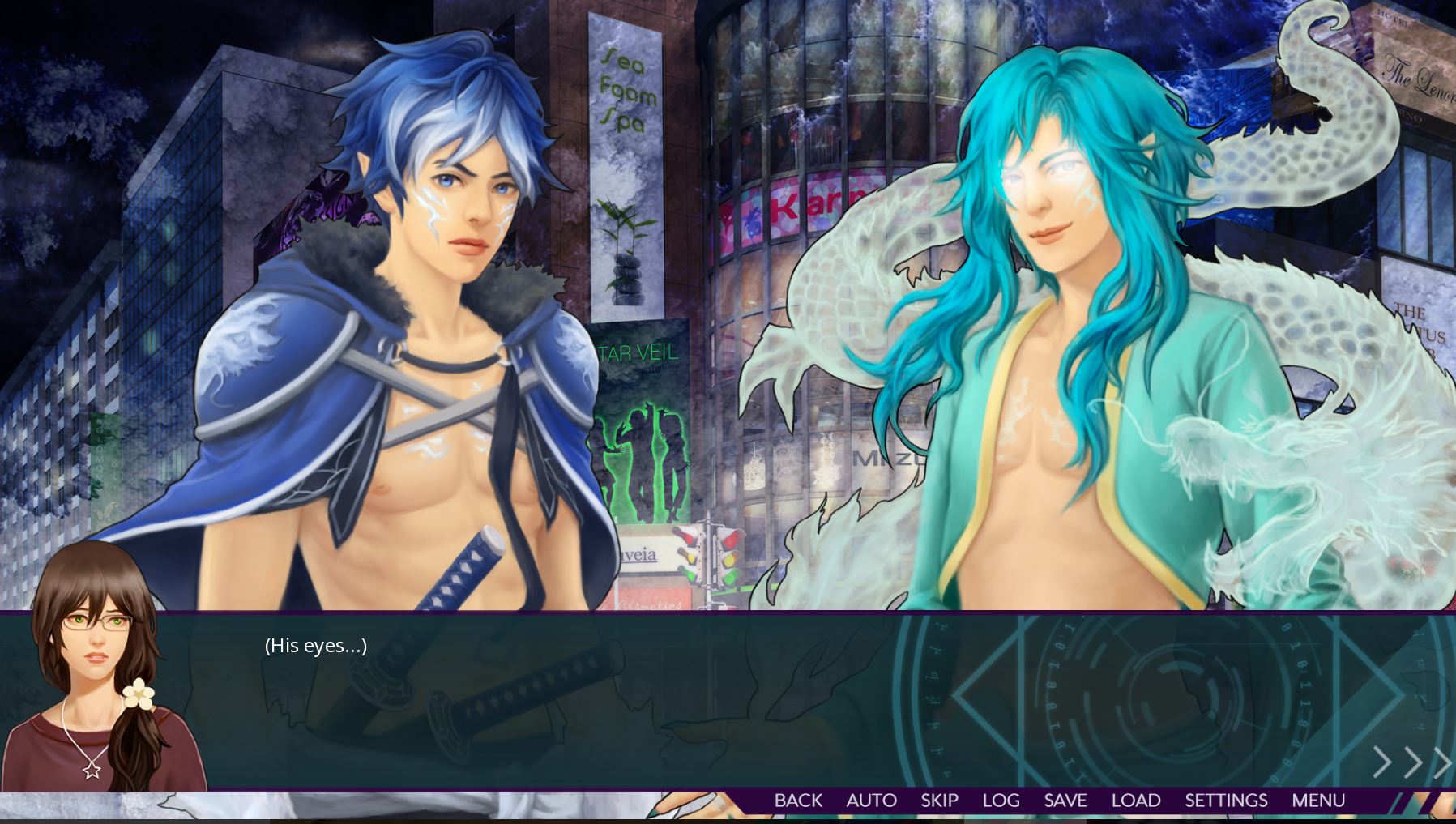Open the LOAD game screen
This screenshot has width=1456, height=824.
[1136, 801]
